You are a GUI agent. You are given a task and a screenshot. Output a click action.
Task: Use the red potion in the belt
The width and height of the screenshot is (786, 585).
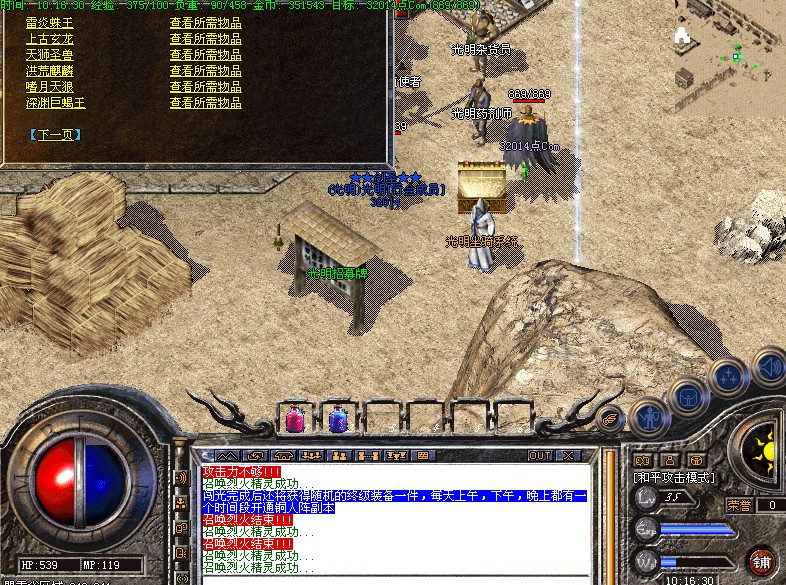(x=296, y=418)
